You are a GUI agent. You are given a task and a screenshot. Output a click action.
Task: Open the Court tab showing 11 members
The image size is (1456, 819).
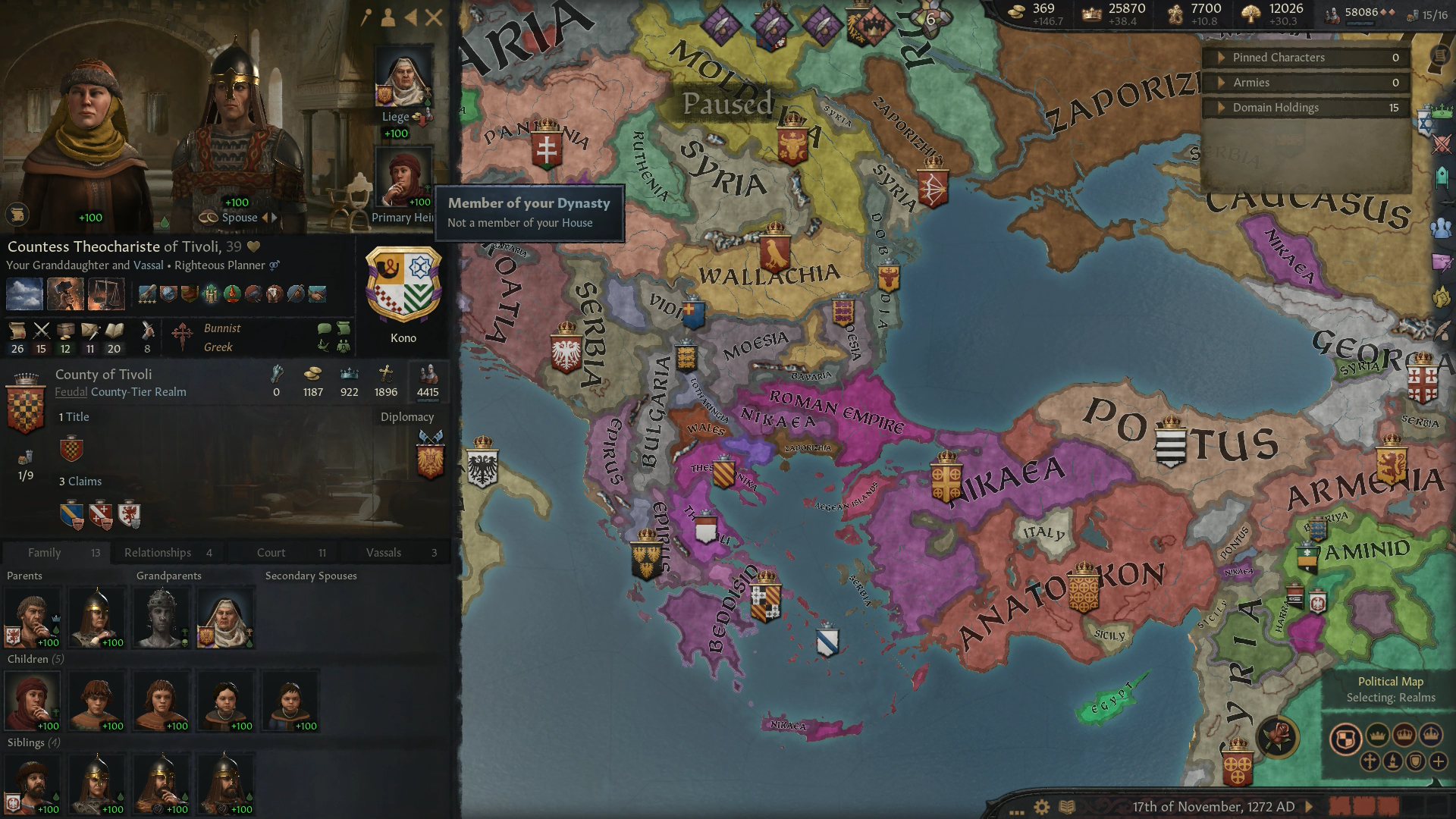pos(271,552)
